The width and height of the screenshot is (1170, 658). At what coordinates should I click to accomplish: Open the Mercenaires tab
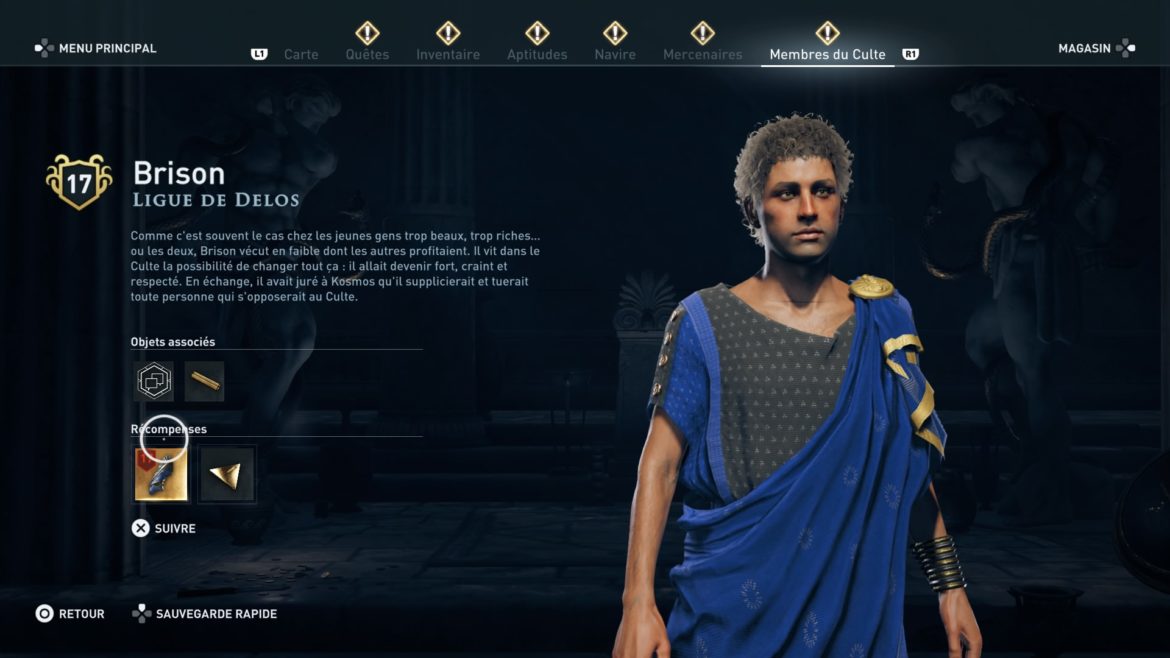pos(702,54)
